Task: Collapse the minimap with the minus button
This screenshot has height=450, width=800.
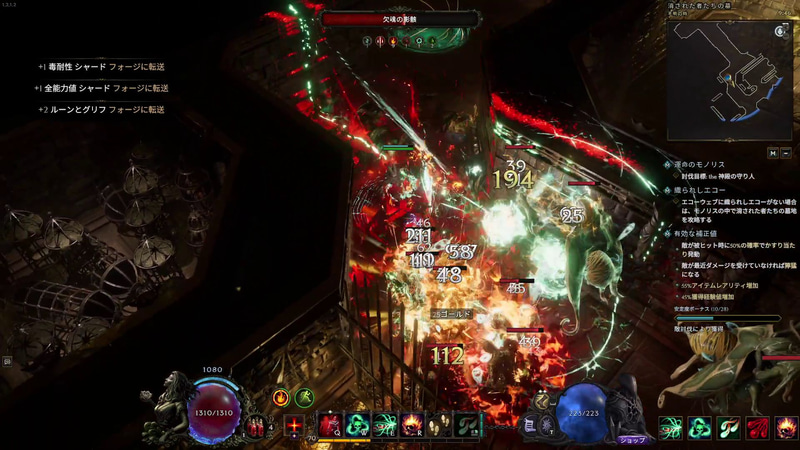Action: tap(786, 153)
